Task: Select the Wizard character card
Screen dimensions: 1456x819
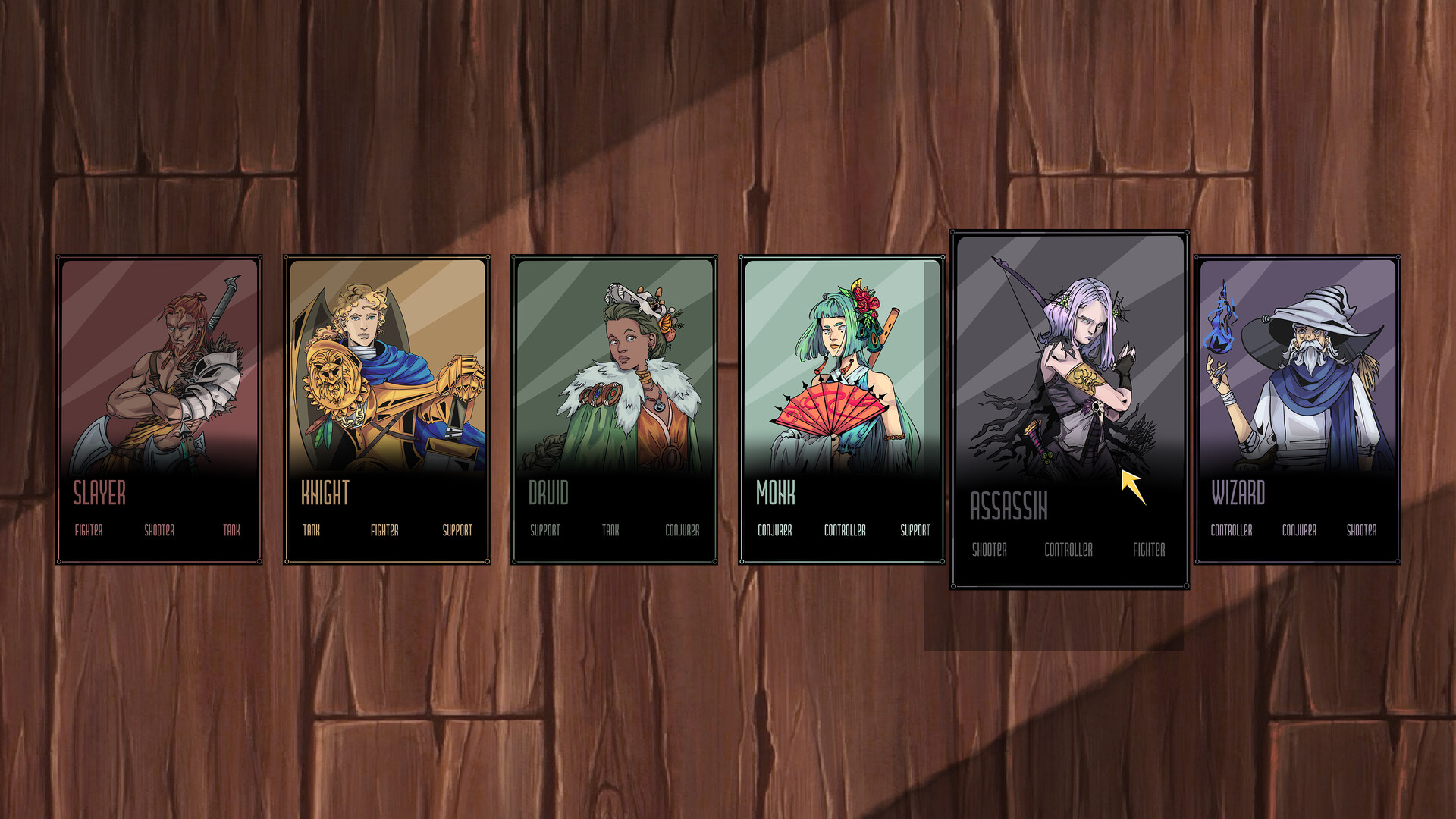Action: click(1298, 409)
